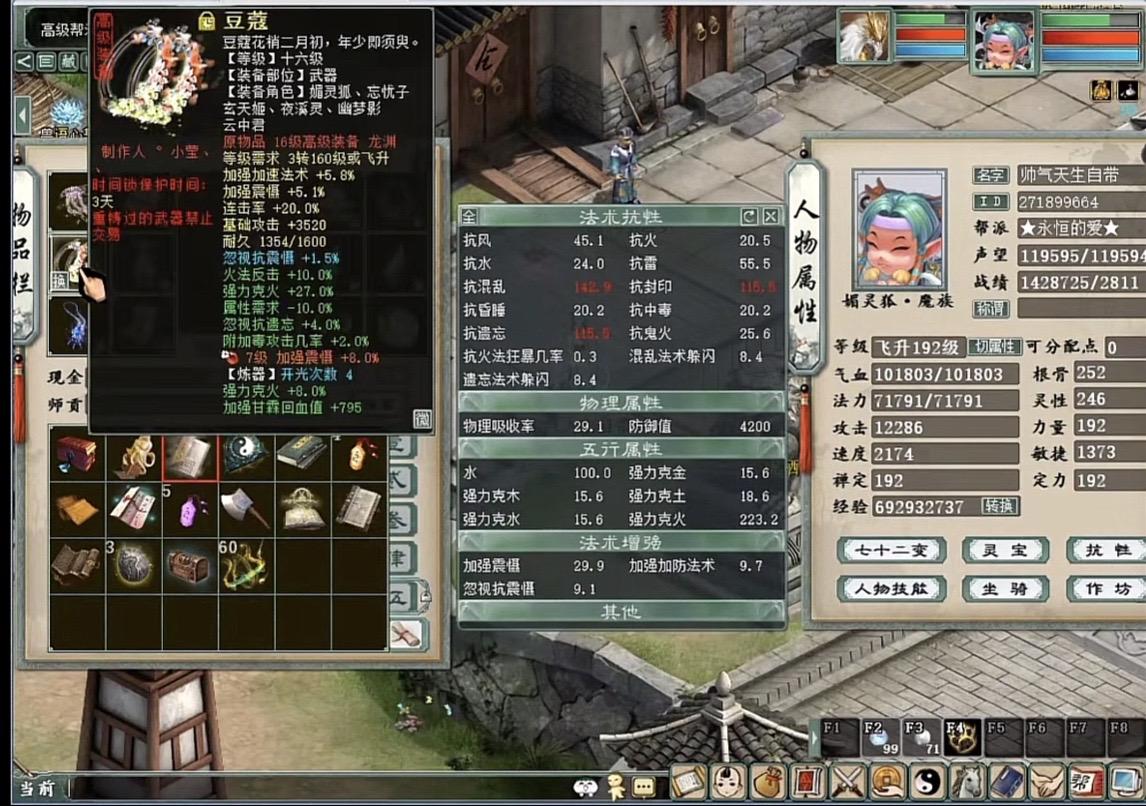Open the yin-yang toolbar icon
Viewport: 1146px width, 806px height.
[x=925, y=781]
